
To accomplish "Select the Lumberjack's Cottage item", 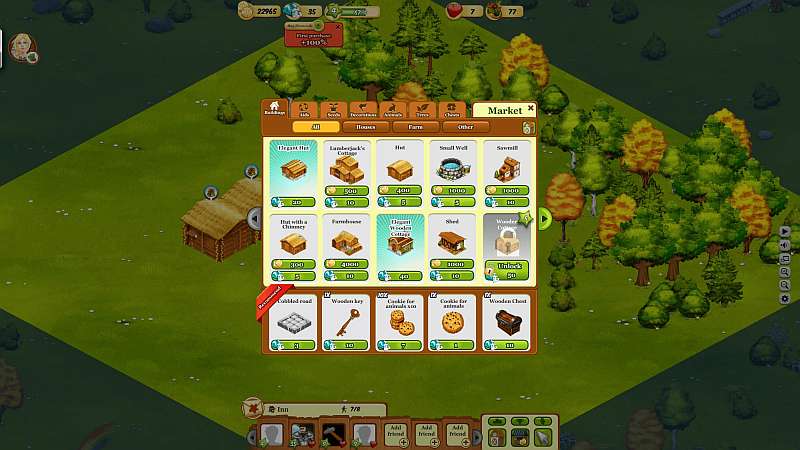I will pyautogui.click(x=347, y=171).
